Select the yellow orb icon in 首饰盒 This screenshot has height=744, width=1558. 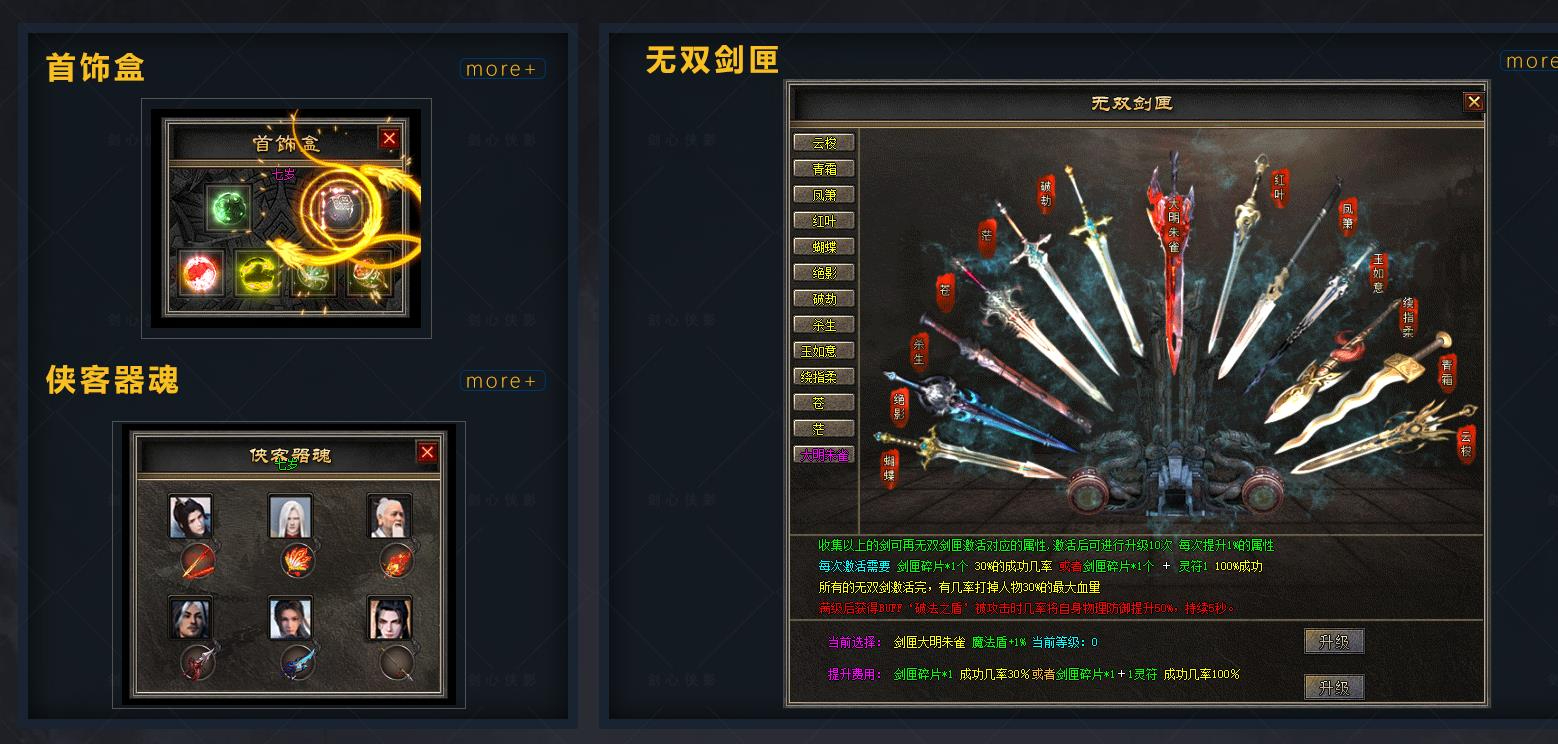pos(257,274)
